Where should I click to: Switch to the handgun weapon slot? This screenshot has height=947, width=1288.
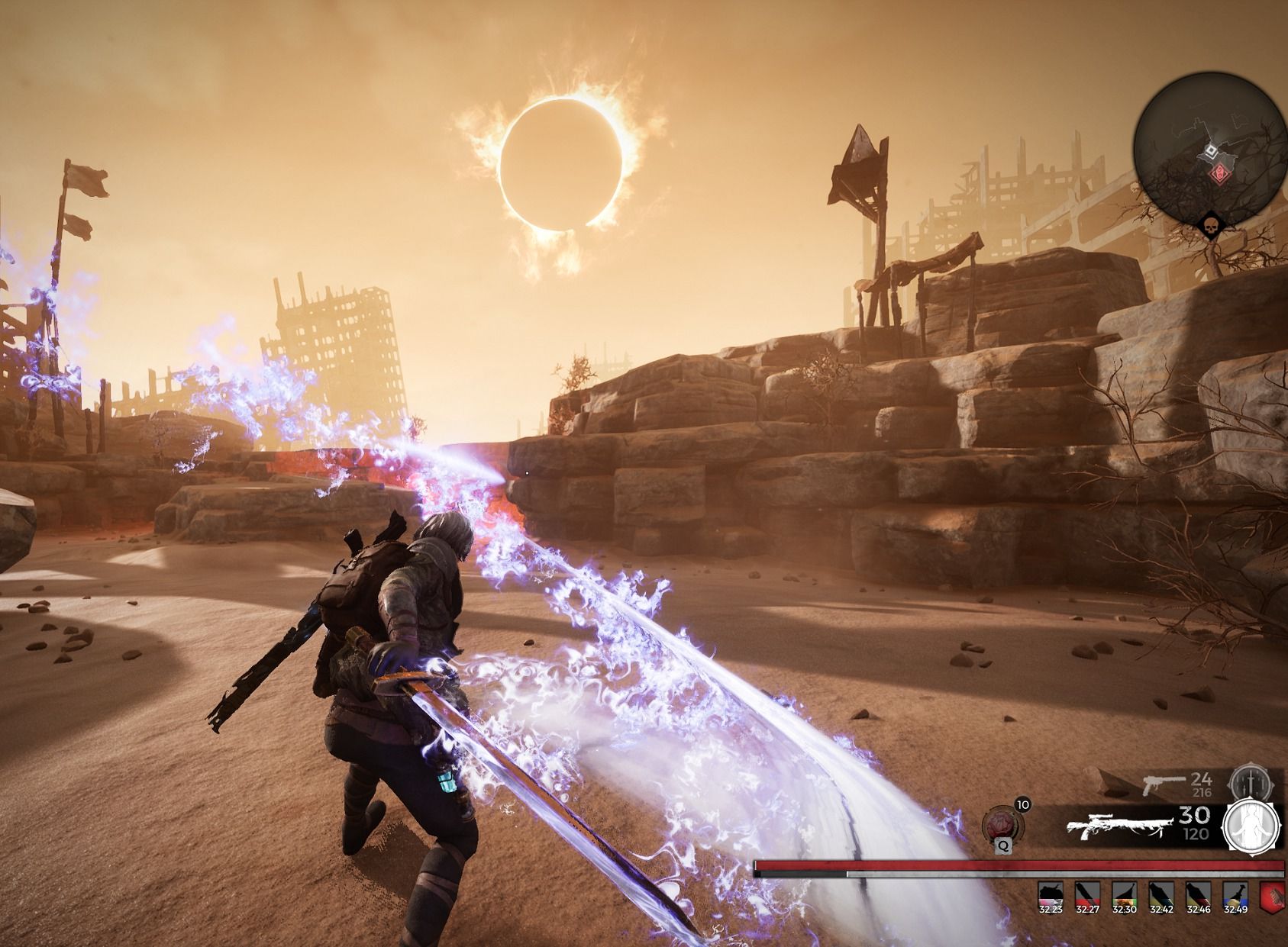pyautogui.click(x=1163, y=782)
